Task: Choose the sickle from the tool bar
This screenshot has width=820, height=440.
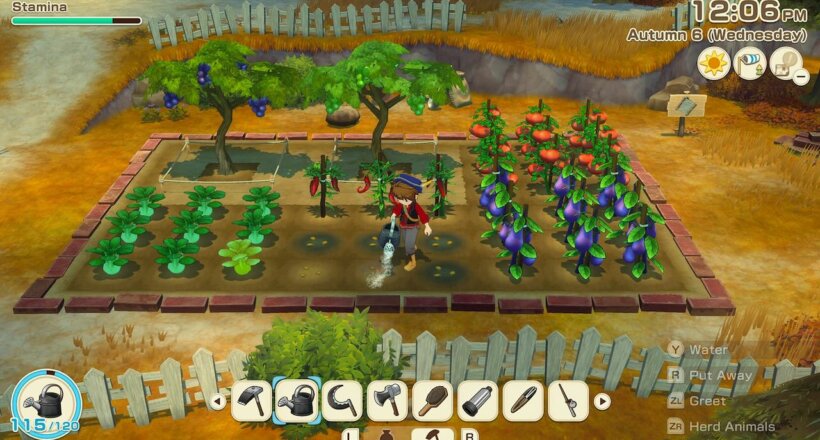Action: pos(342,401)
